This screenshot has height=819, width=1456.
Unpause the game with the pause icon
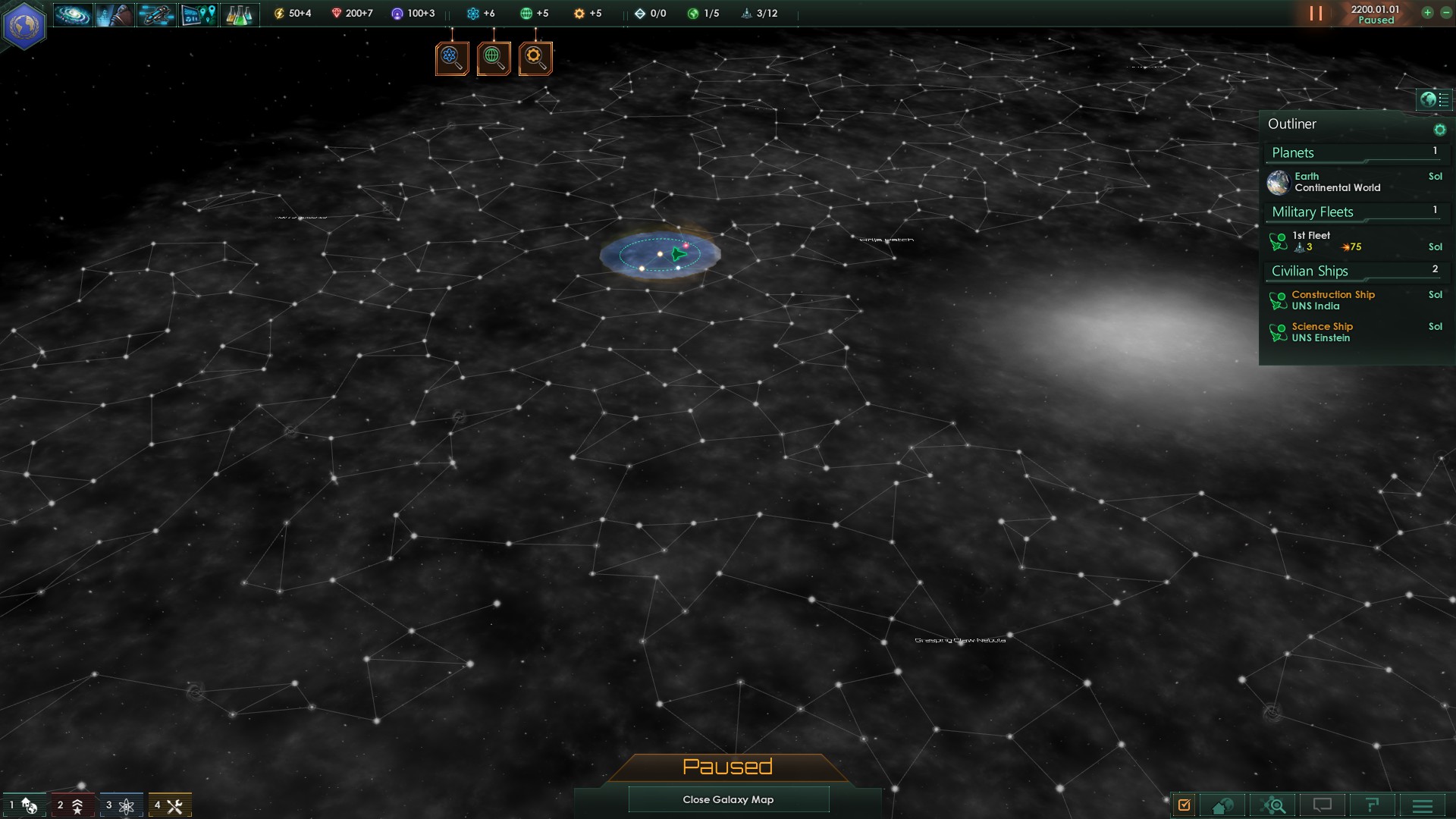[x=1317, y=13]
